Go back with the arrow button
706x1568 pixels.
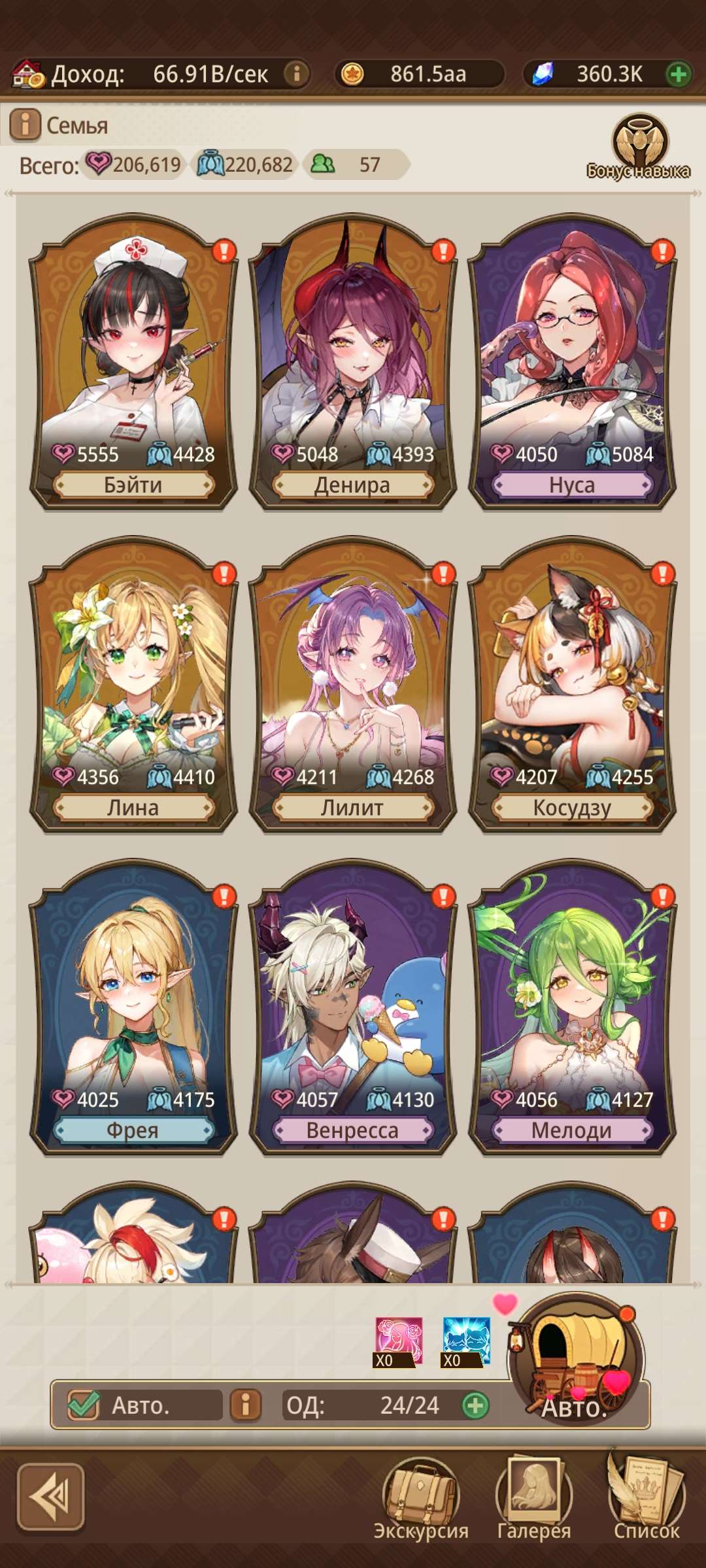[x=51, y=1497]
